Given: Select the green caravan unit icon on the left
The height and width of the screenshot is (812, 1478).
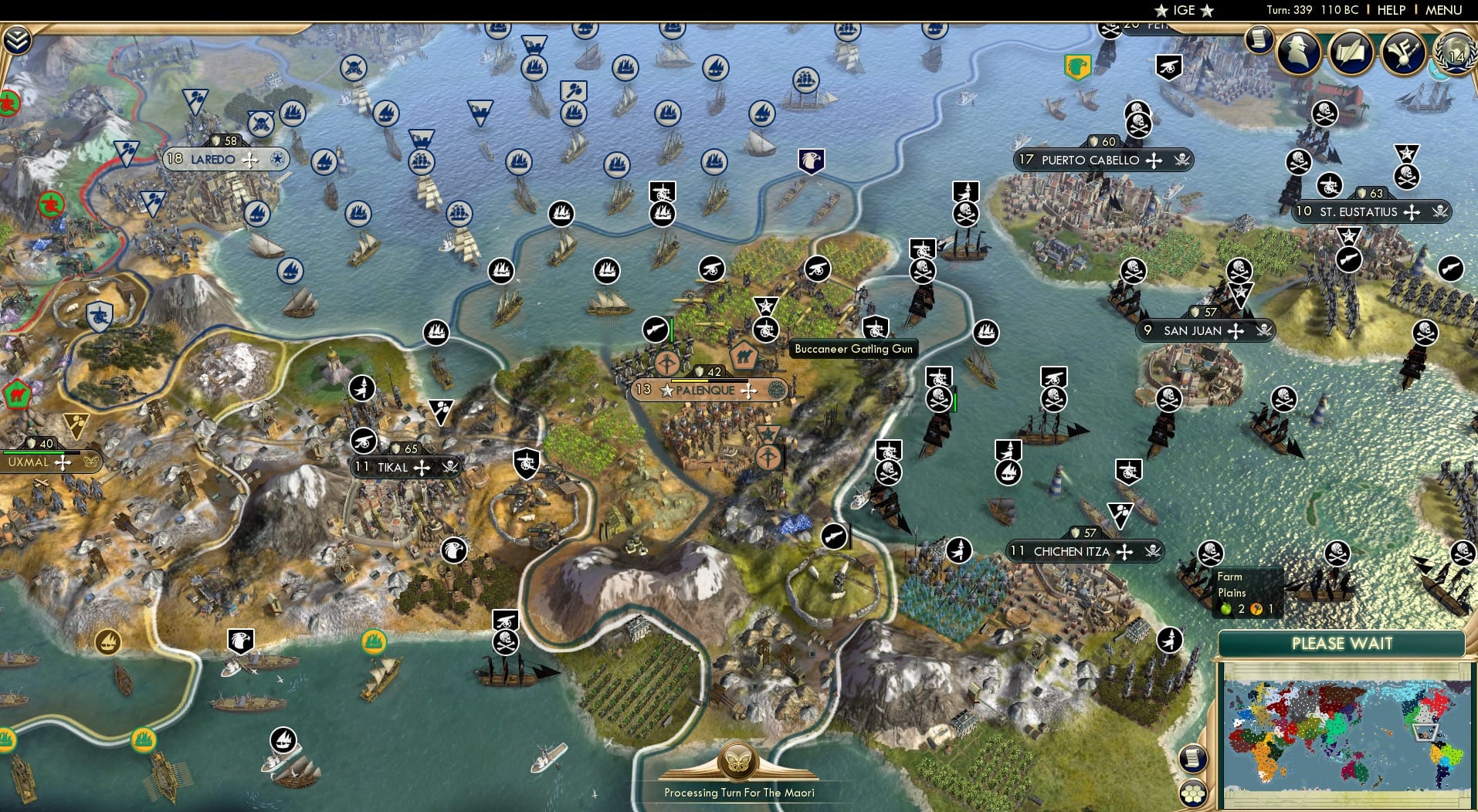Looking at the screenshot, I should (x=17, y=392).
